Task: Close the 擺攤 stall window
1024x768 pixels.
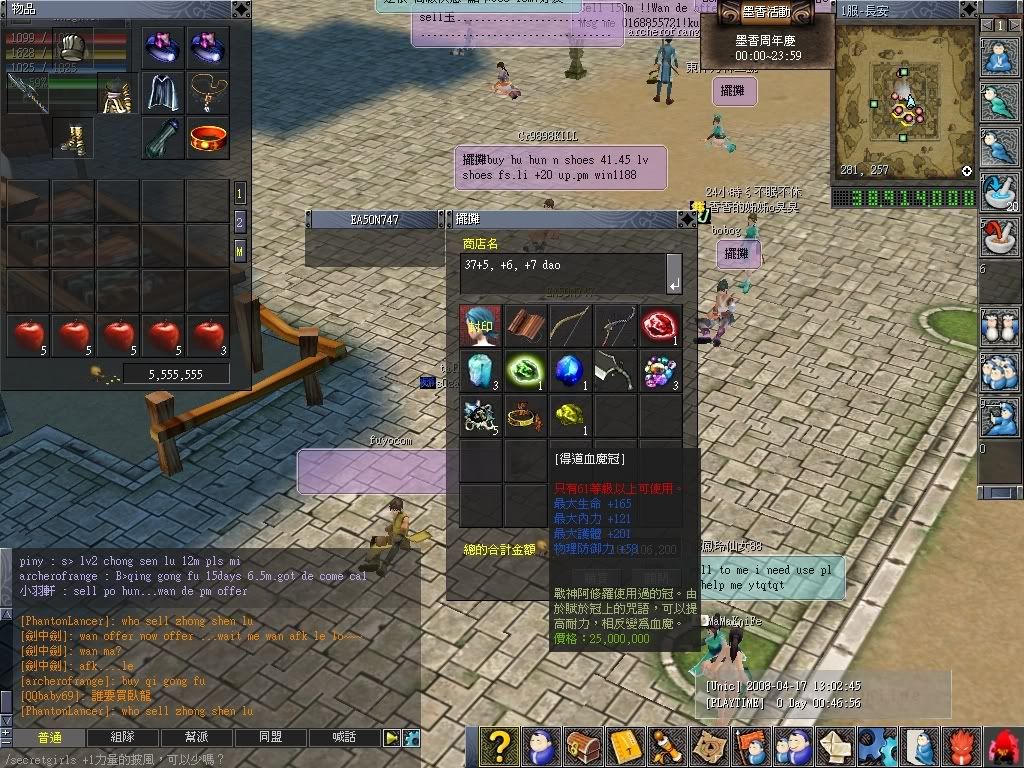Action: 686,218
